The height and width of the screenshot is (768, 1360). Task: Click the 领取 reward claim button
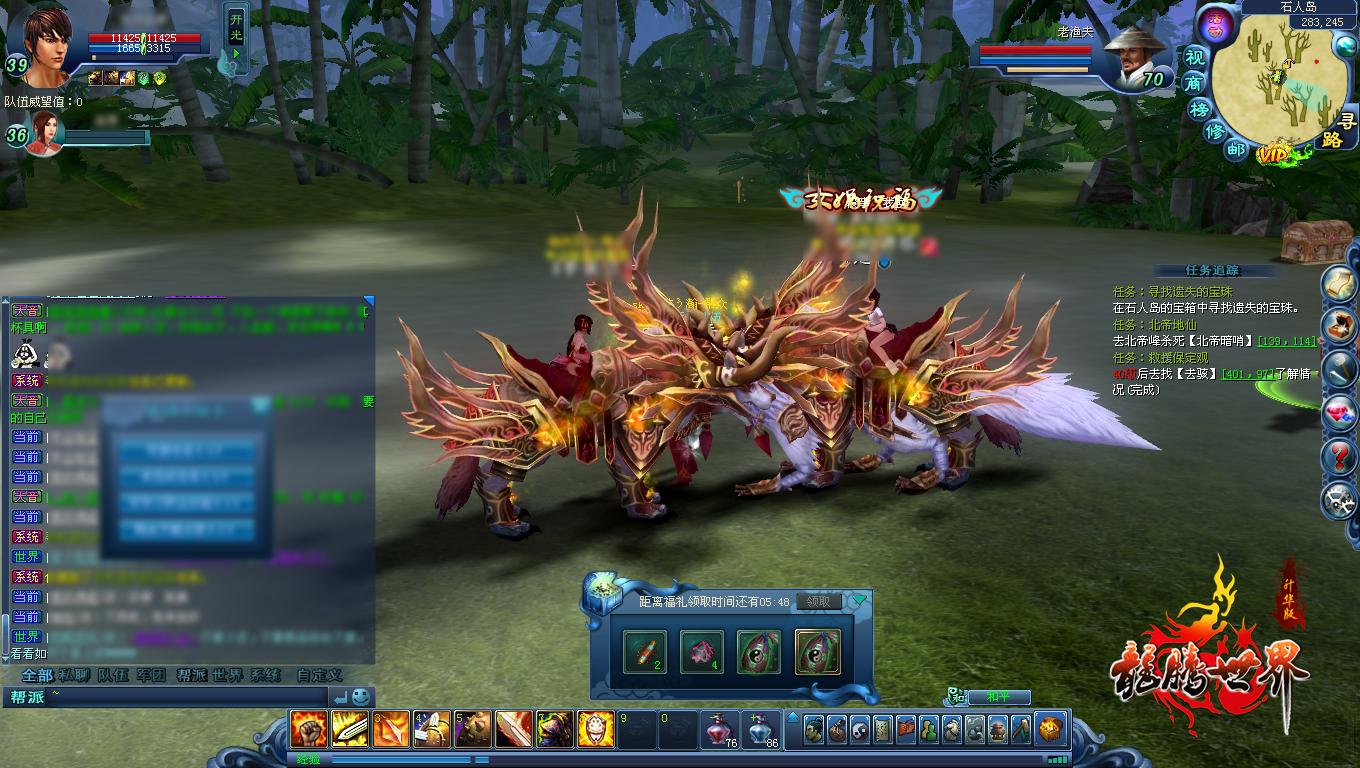[x=818, y=602]
